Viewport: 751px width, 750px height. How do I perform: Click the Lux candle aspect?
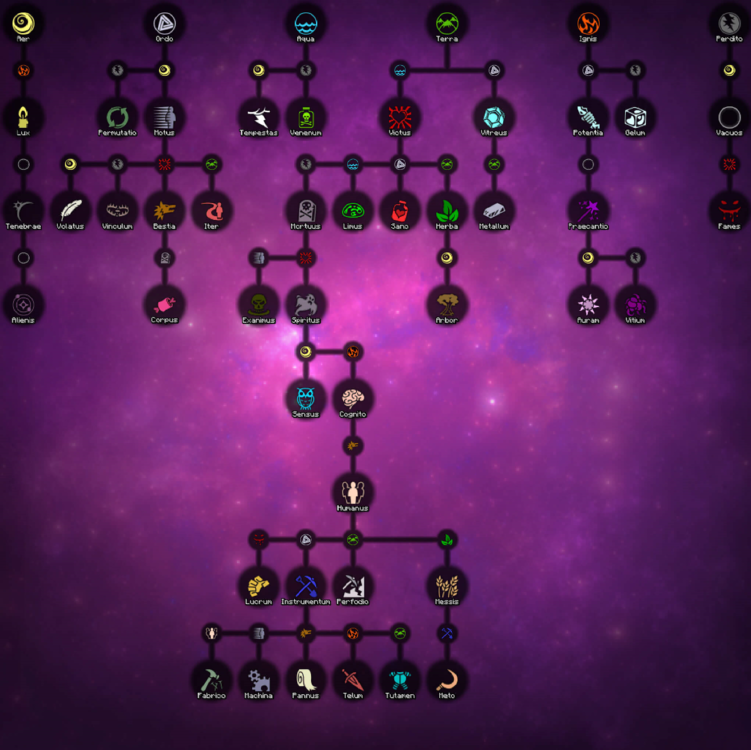pyautogui.click(x=23, y=115)
